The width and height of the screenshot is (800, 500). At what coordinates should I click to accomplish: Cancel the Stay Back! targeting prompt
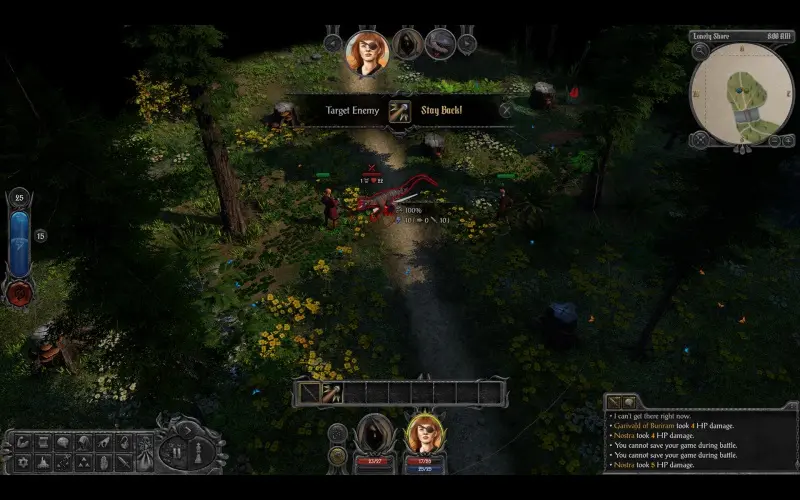click(505, 110)
